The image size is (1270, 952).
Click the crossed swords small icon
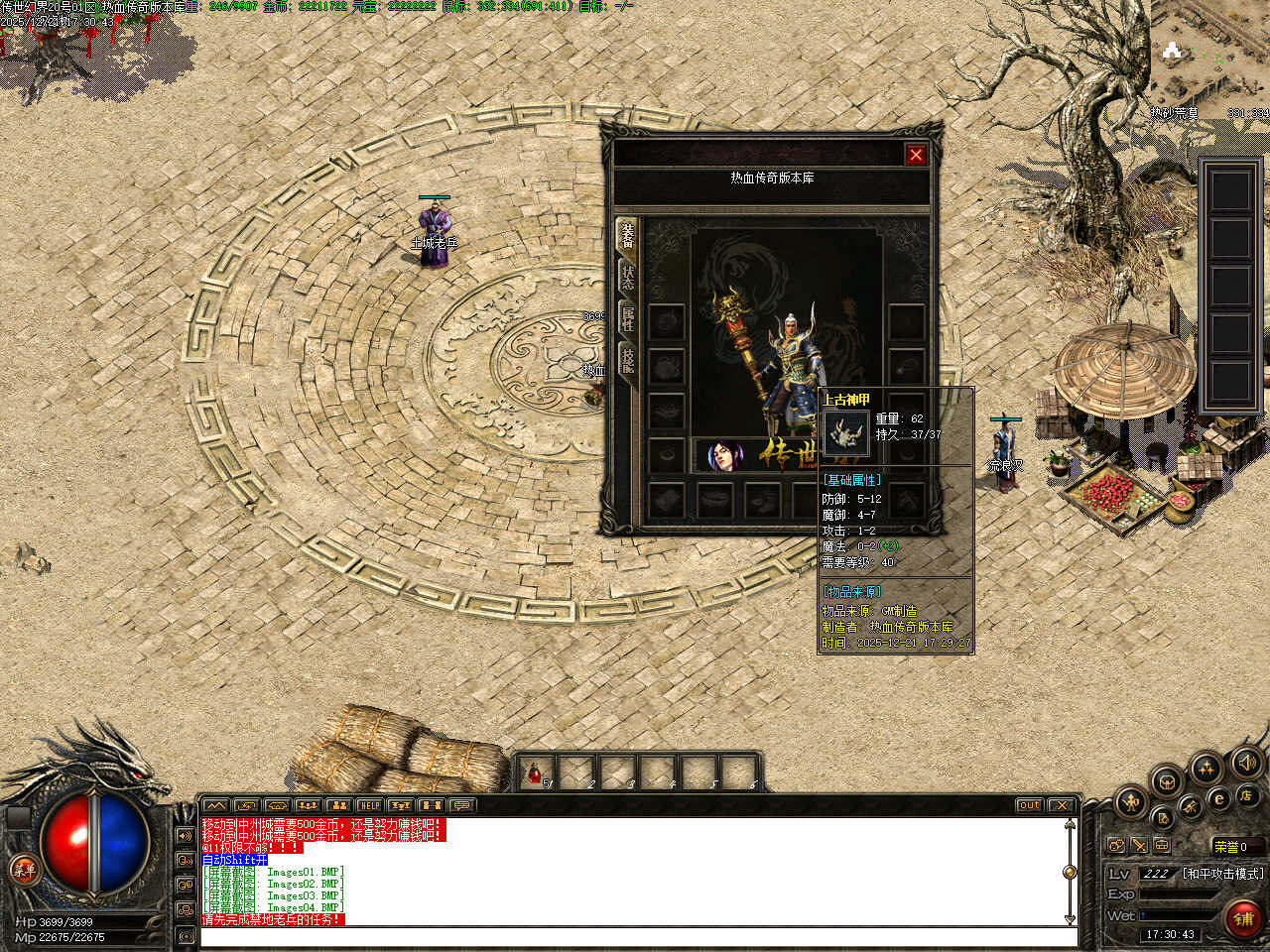tap(1139, 846)
